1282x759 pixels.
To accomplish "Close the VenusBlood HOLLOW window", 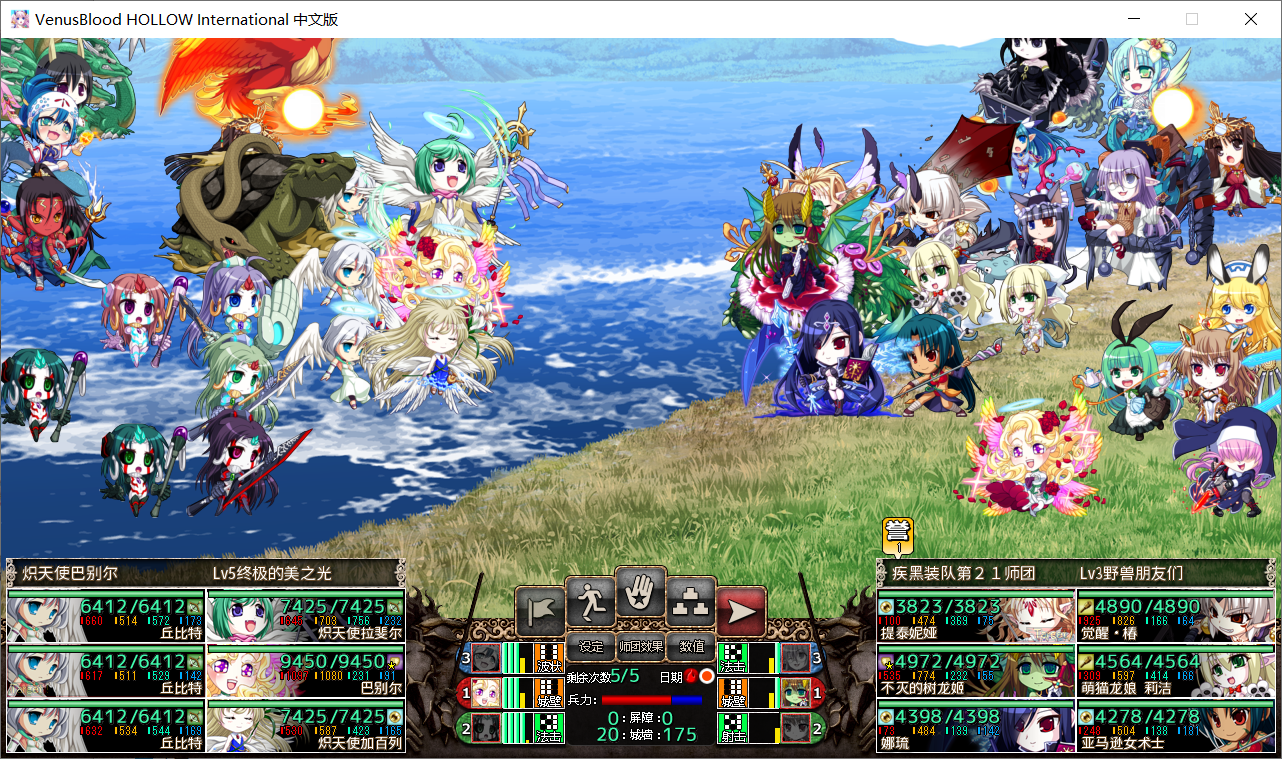I will coord(1251,19).
